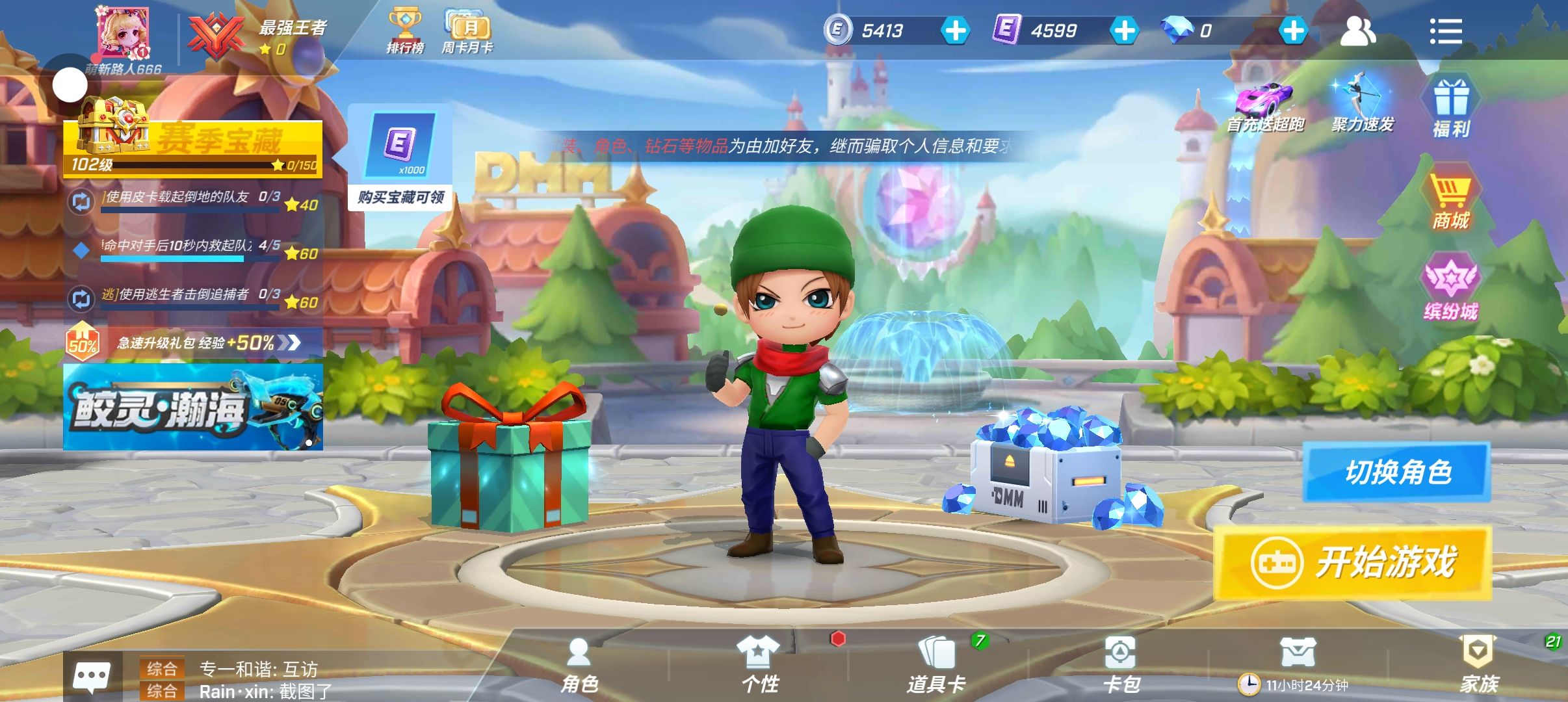Open the 福利 gift rewards

(x=1451, y=109)
